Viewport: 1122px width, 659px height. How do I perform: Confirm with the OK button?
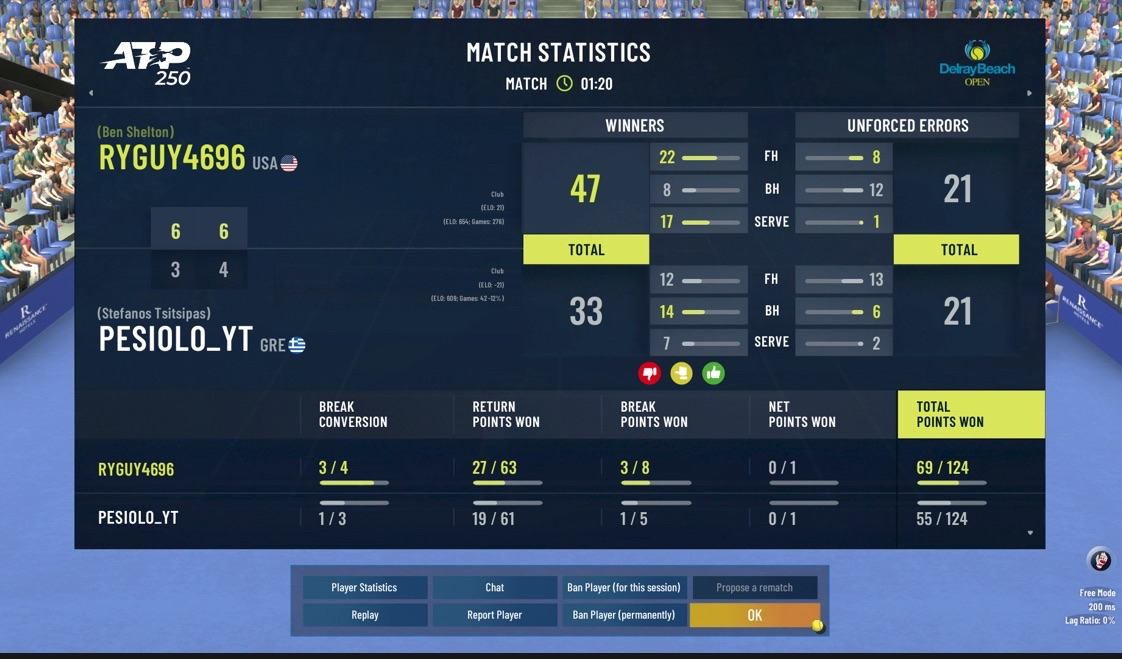click(754, 615)
